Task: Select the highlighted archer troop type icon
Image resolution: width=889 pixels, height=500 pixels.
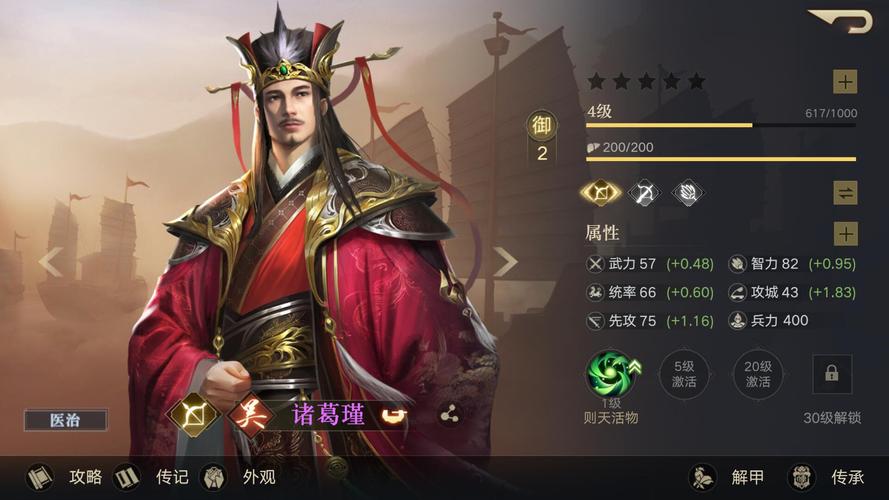Action: click(x=600, y=193)
